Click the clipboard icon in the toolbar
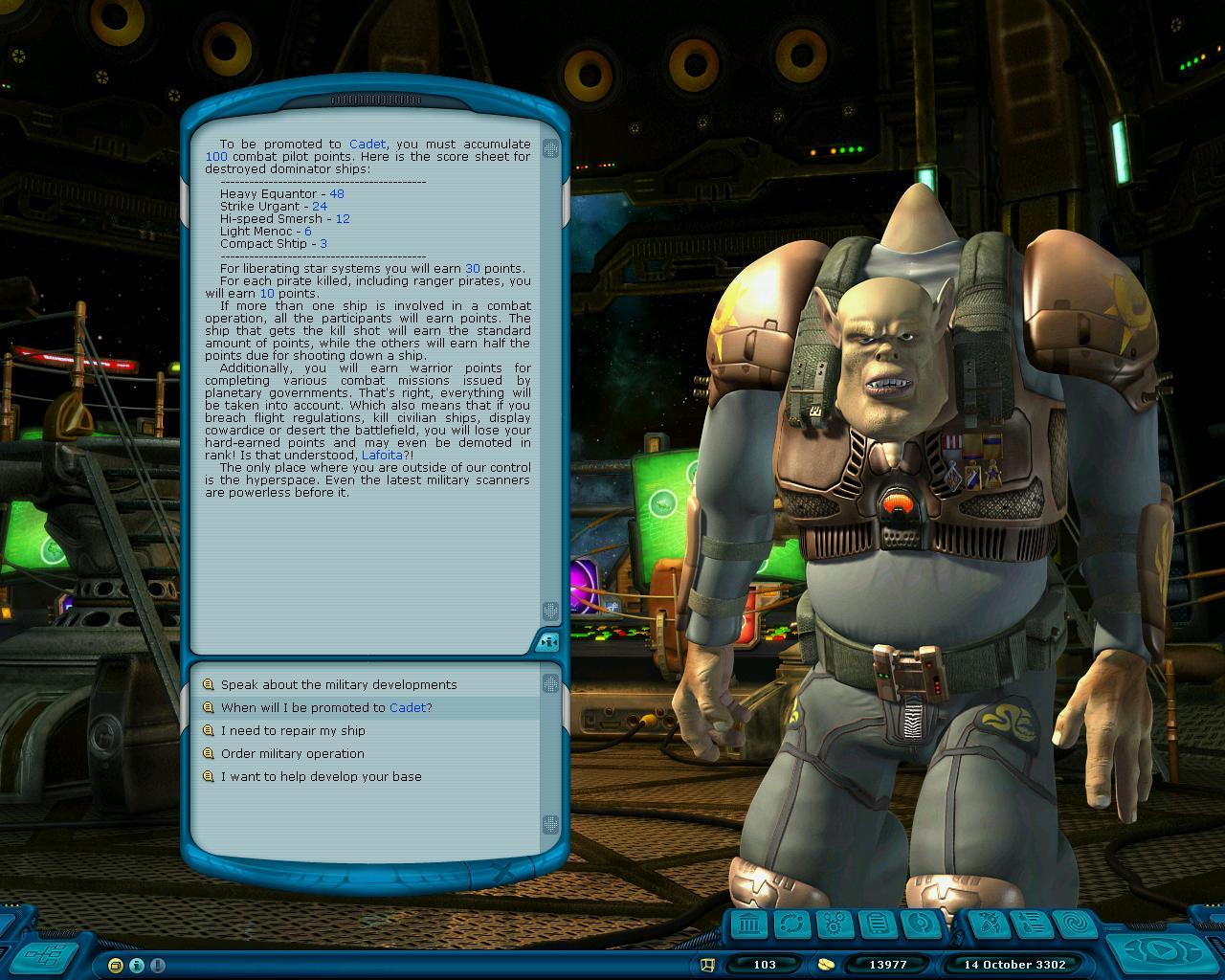Image resolution: width=1225 pixels, height=980 pixels. pos(878,924)
